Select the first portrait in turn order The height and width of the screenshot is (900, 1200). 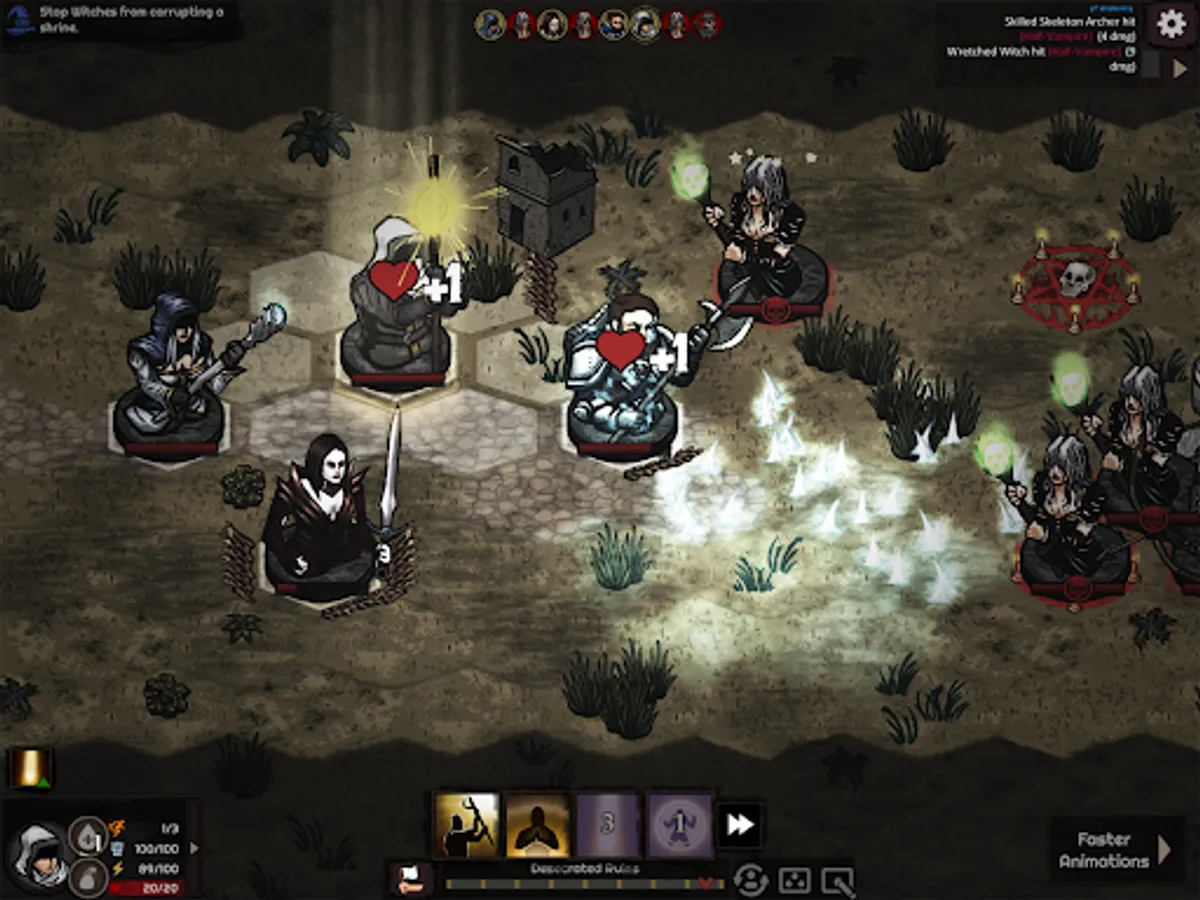coord(490,24)
